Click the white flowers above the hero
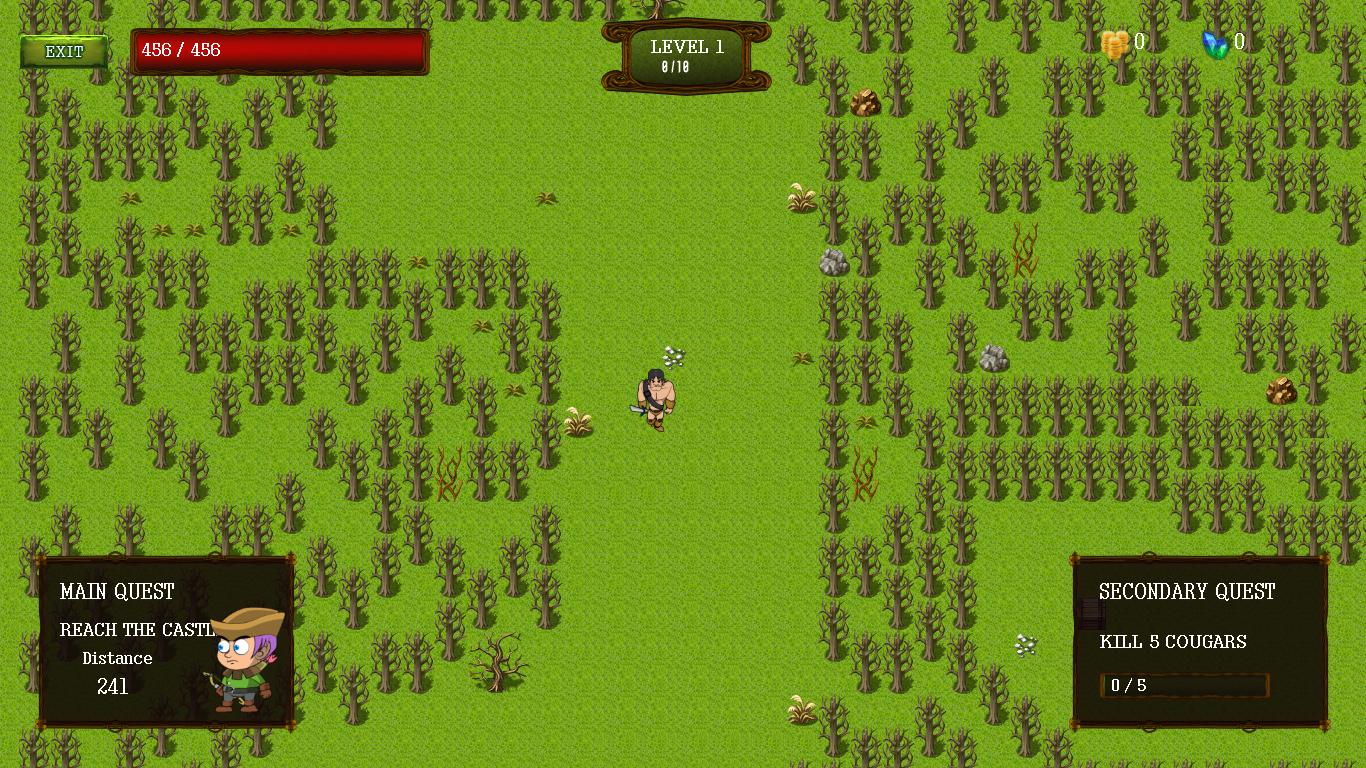The image size is (1366, 768). pos(673,355)
